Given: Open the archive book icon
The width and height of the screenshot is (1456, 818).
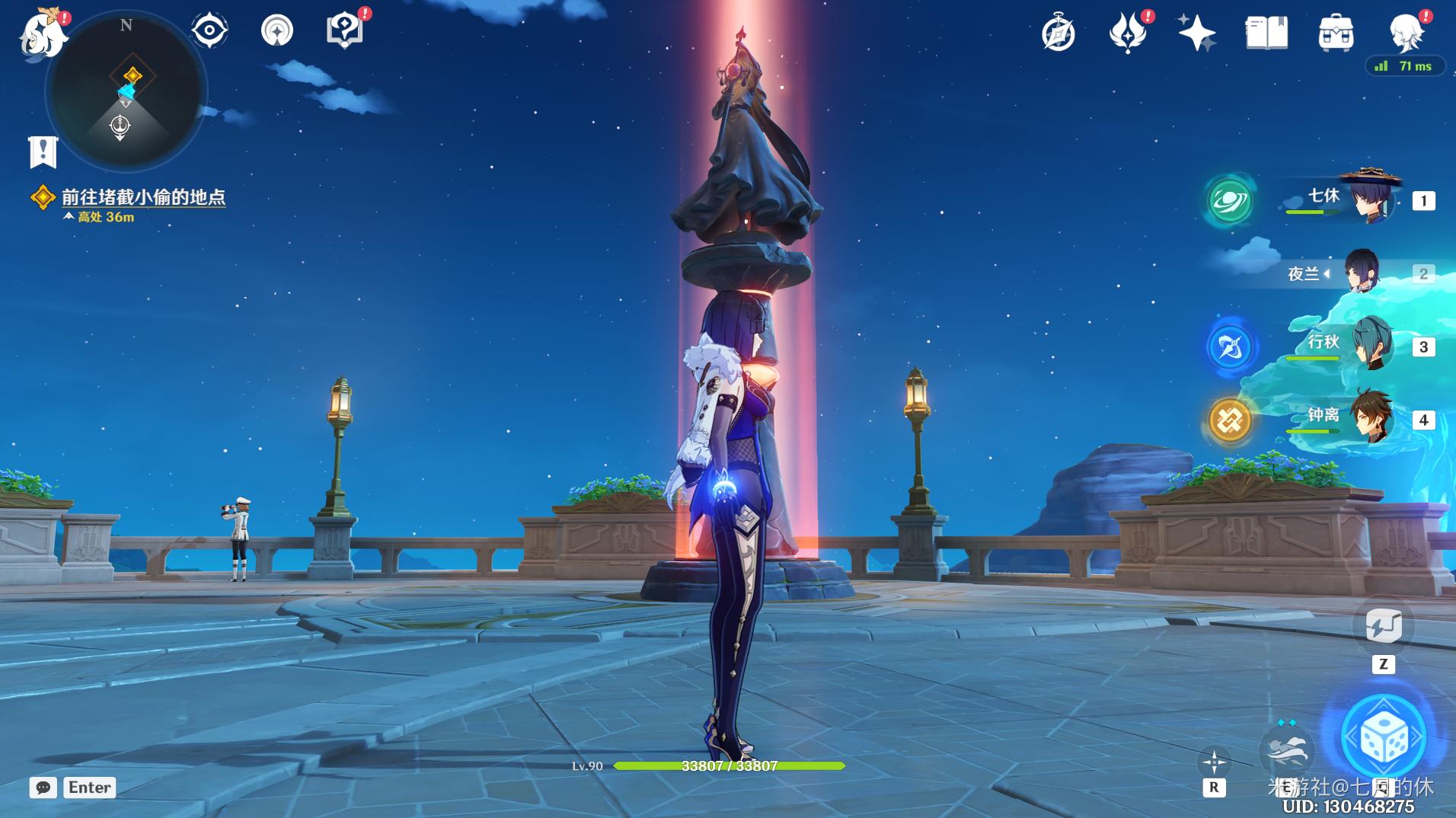Looking at the screenshot, I should [1266, 34].
